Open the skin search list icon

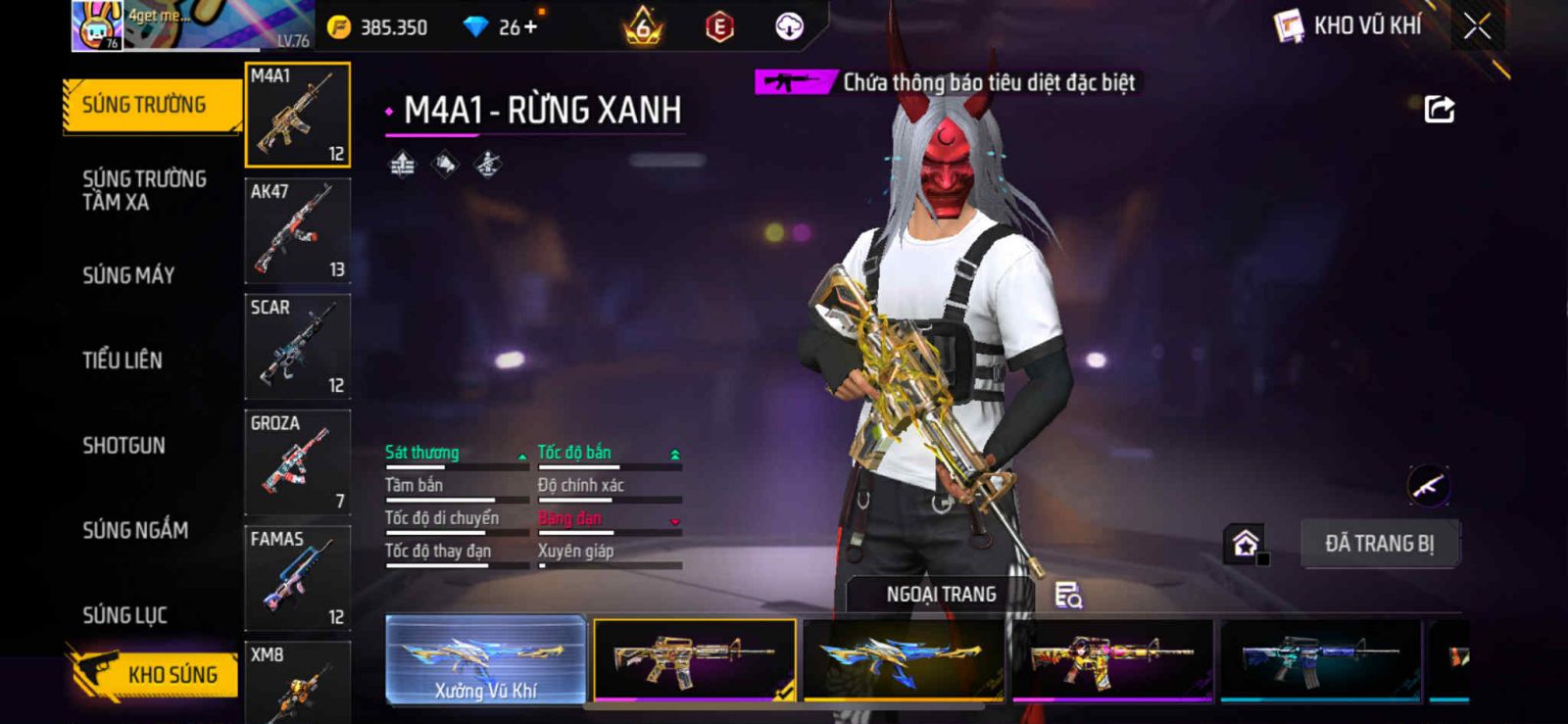coord(1067,595)
